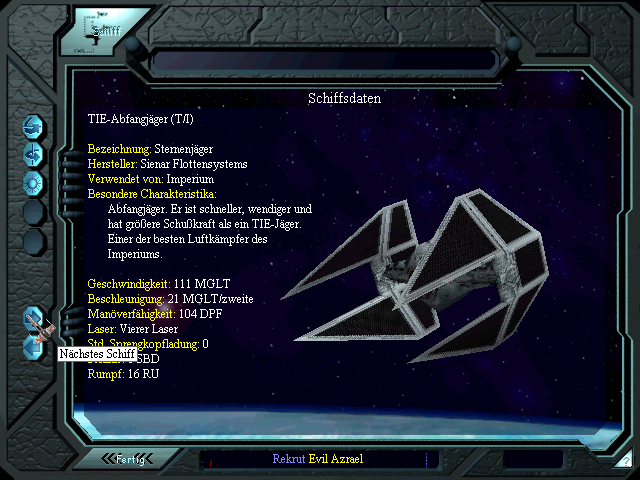Click the sidebar button below Nächstes Schiff

[x=34, y=346]
